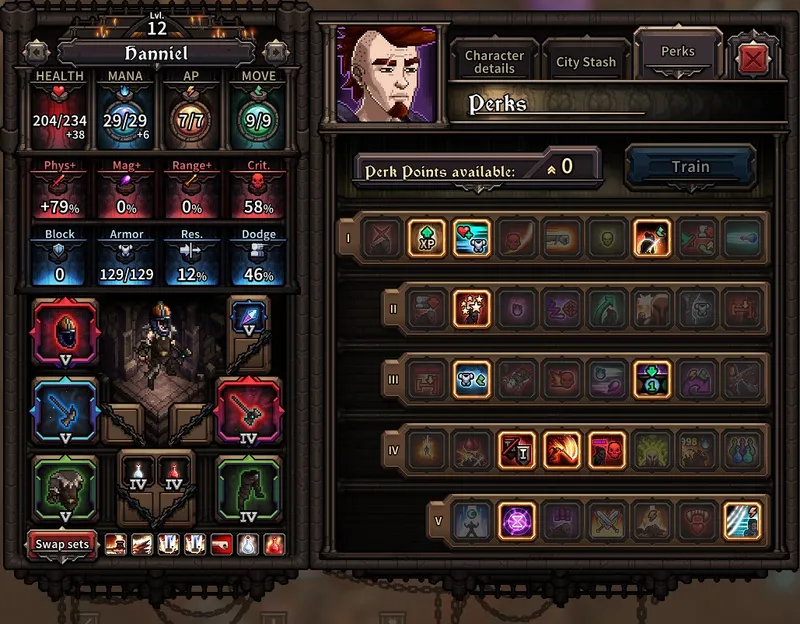This screenshot has height=624, width=800.
Task: Select the blue crystal trinket slot
Action: coord(249,319)
